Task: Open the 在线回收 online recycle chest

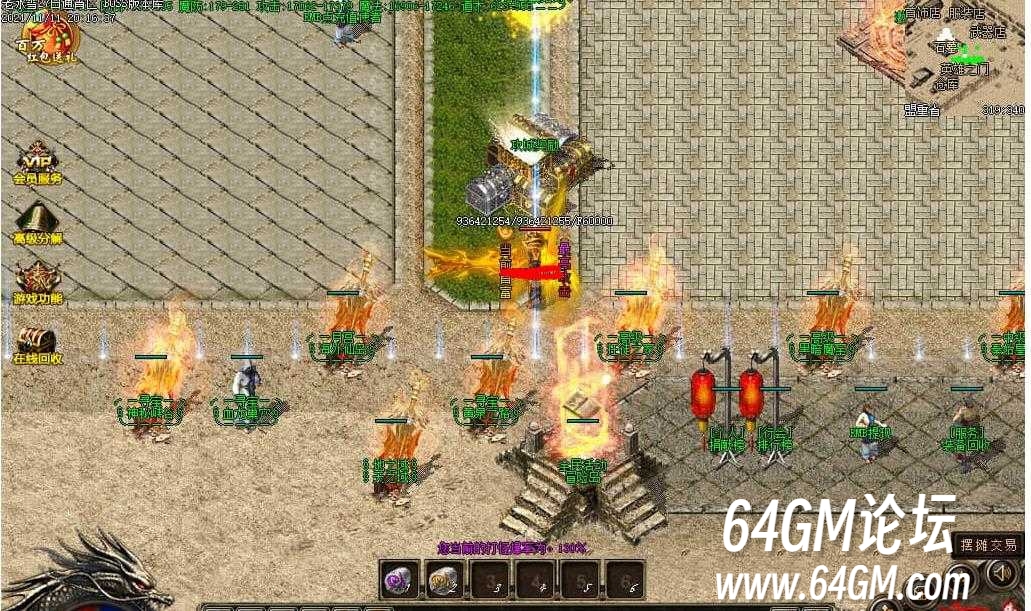Action: [x=37, y=345]
